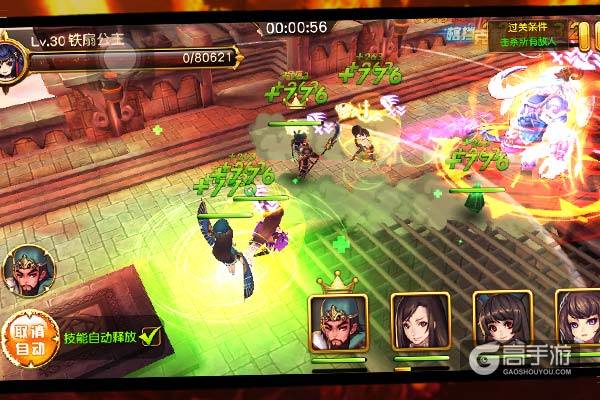Open the 过关条件 clear-condition panel
Viewport: 600px width, 400px height.
(528, 36)
